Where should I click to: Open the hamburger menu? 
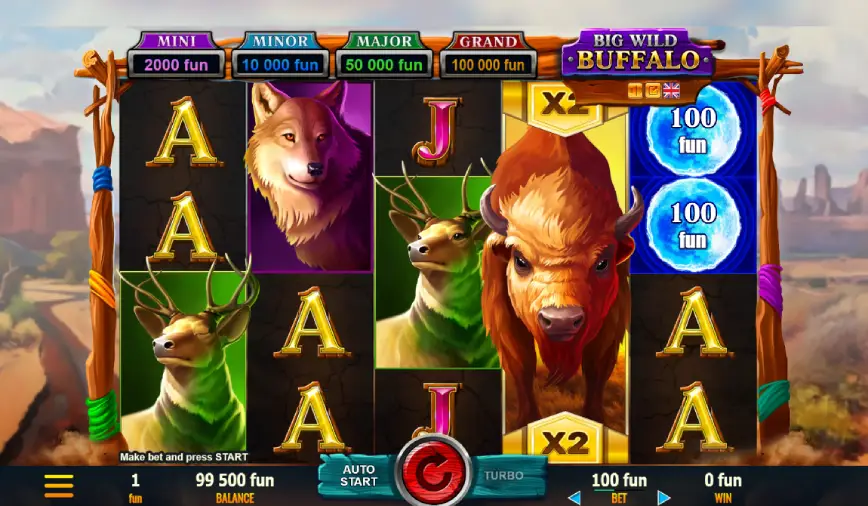click(x=59, y=486)
